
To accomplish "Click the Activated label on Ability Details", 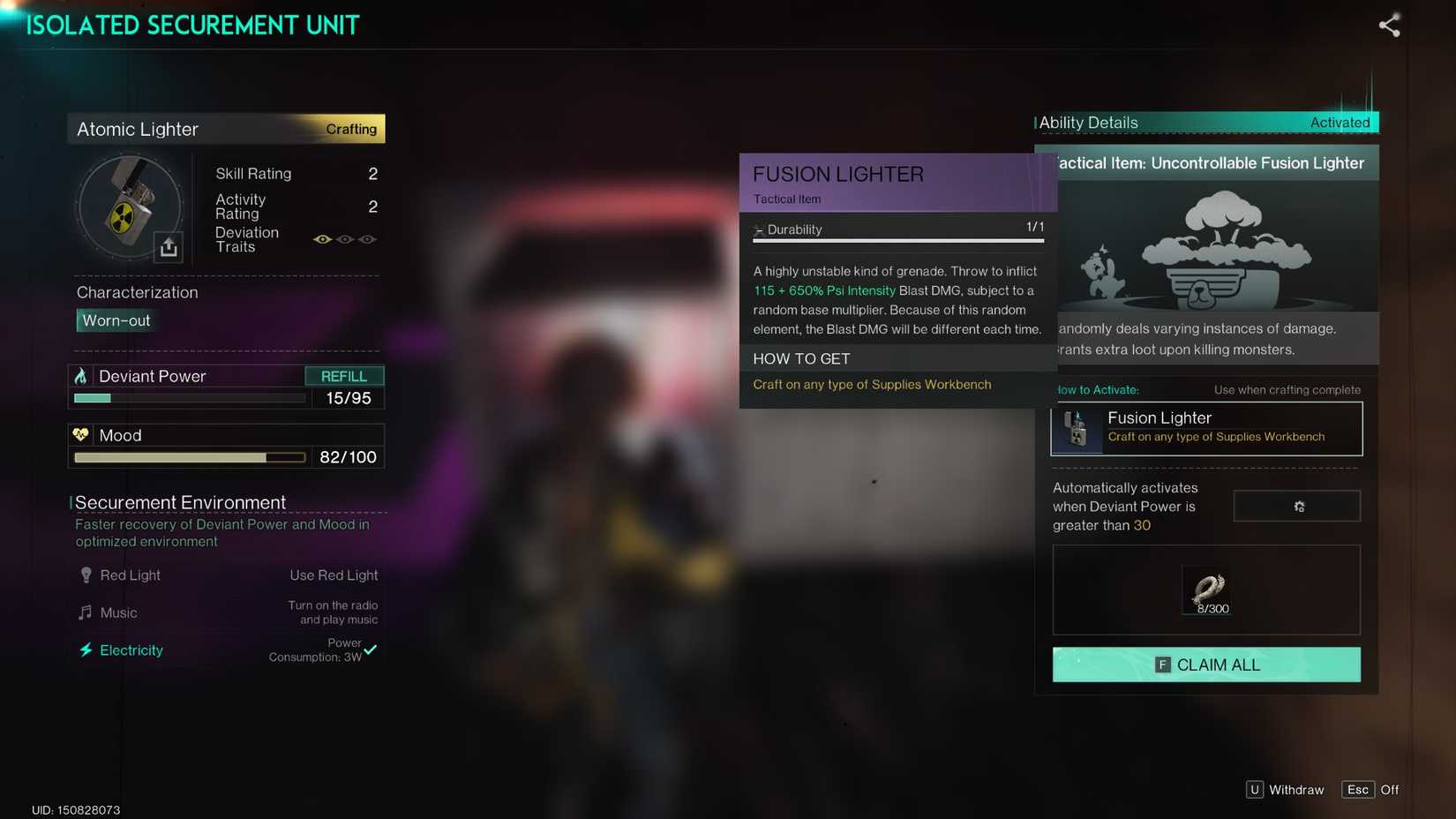I will point(1340,123).
